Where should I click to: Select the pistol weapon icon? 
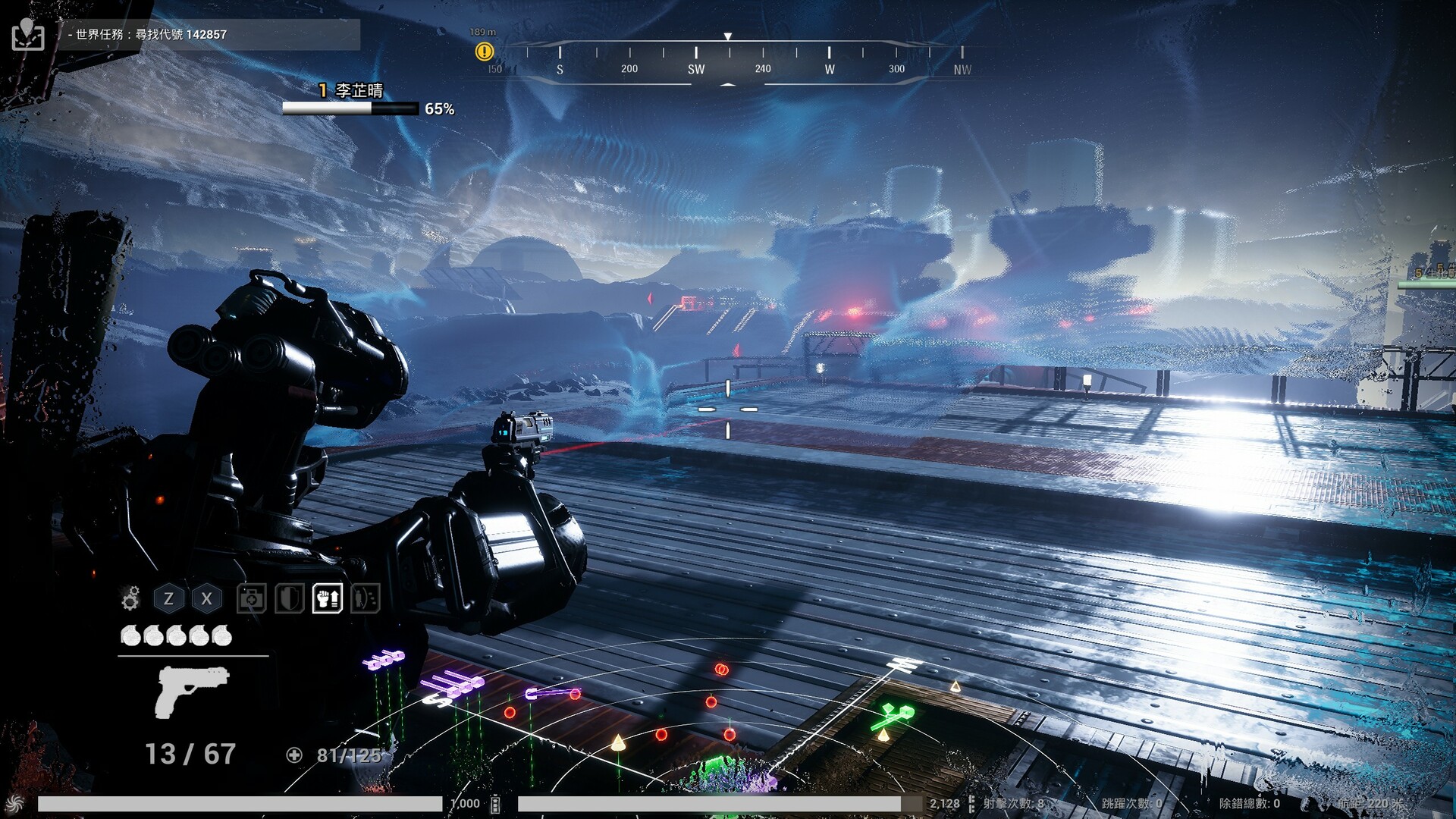[x=193, y=691]
